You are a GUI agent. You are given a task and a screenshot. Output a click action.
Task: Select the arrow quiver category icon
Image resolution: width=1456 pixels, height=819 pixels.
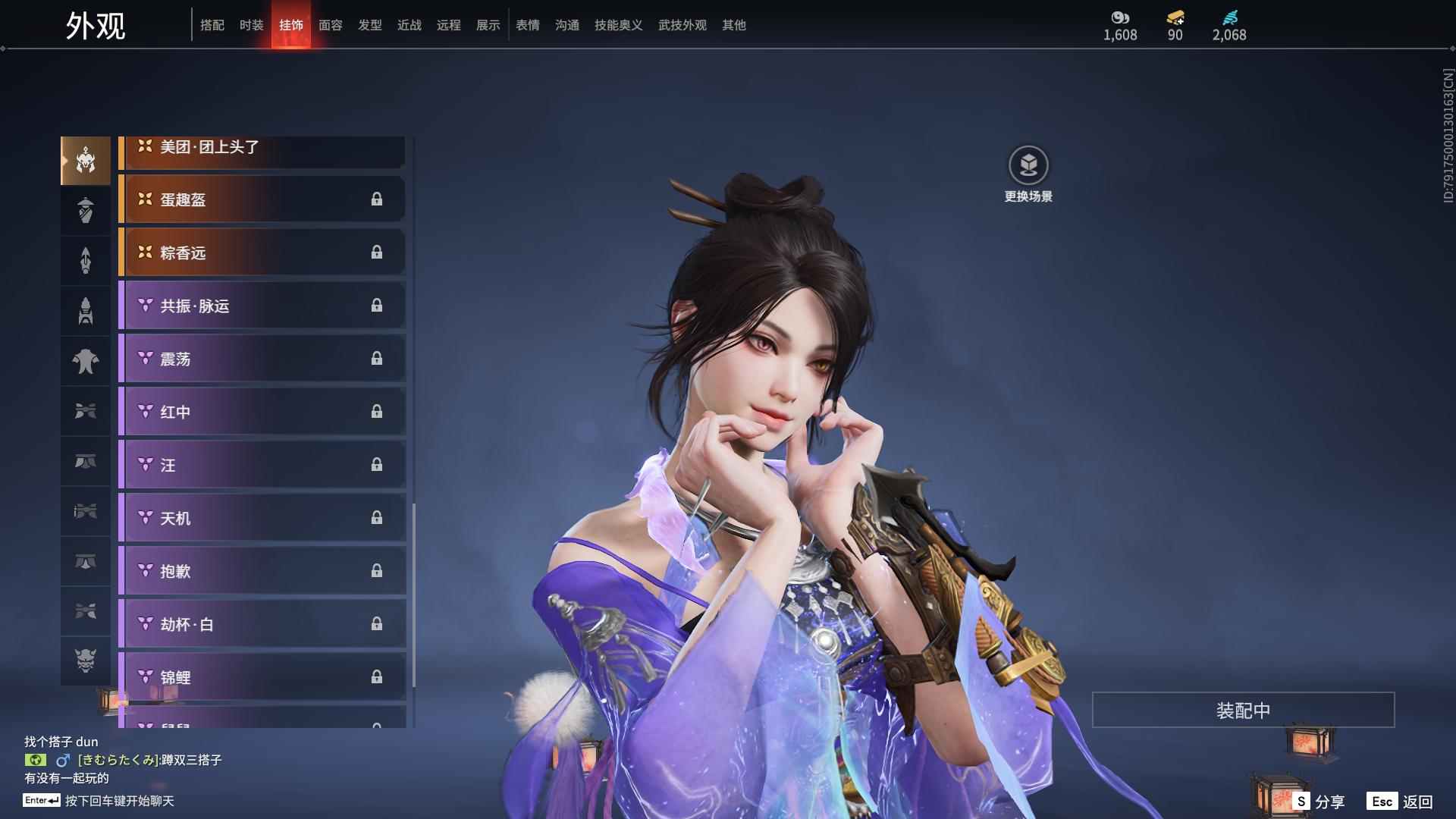85,260
